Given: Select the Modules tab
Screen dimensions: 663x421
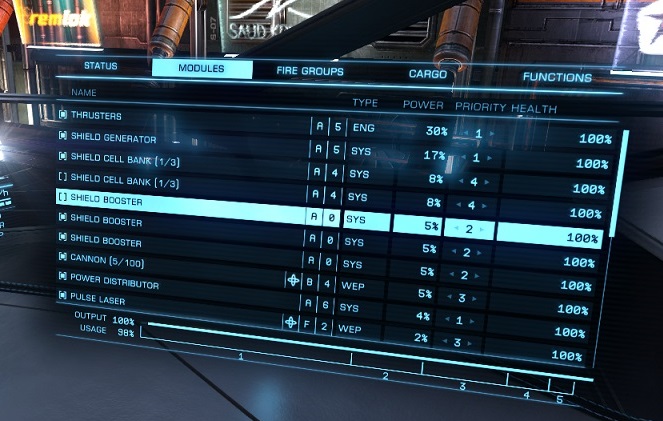Looking at the screenshot, I should 201,69.
